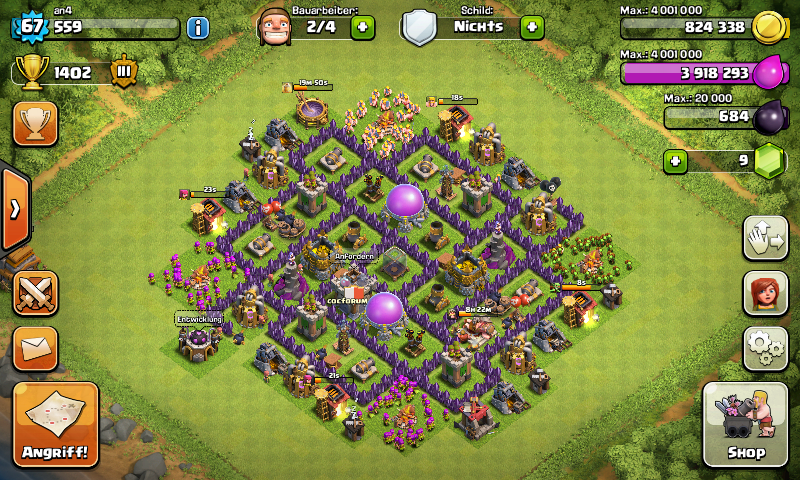Open the red-haired character profile button
Viewport: 800px width, 480px height.
765,293
